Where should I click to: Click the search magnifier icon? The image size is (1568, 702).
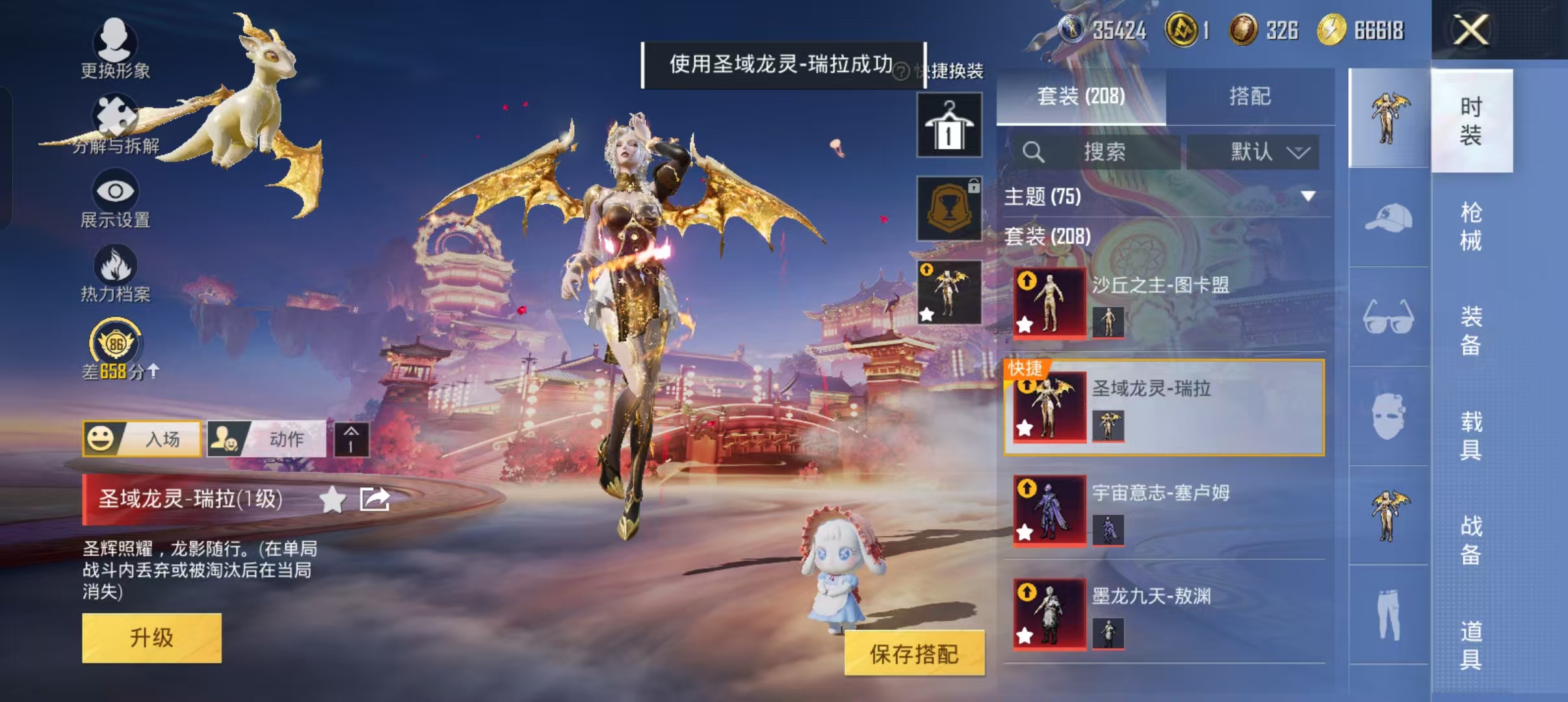1035,153
